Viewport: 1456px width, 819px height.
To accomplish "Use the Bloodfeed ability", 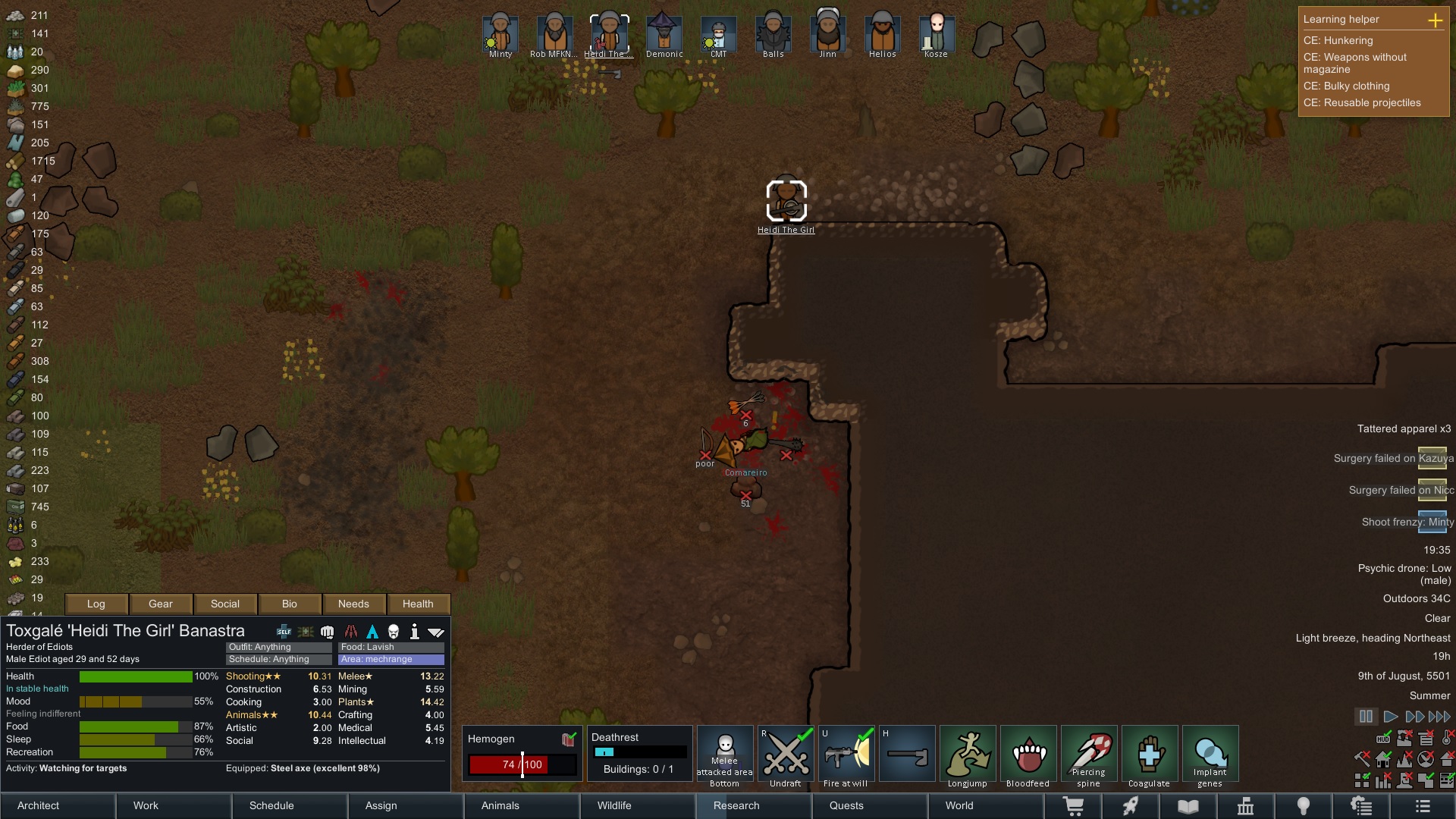I will pyautogui.click(x=1028, y=754).
